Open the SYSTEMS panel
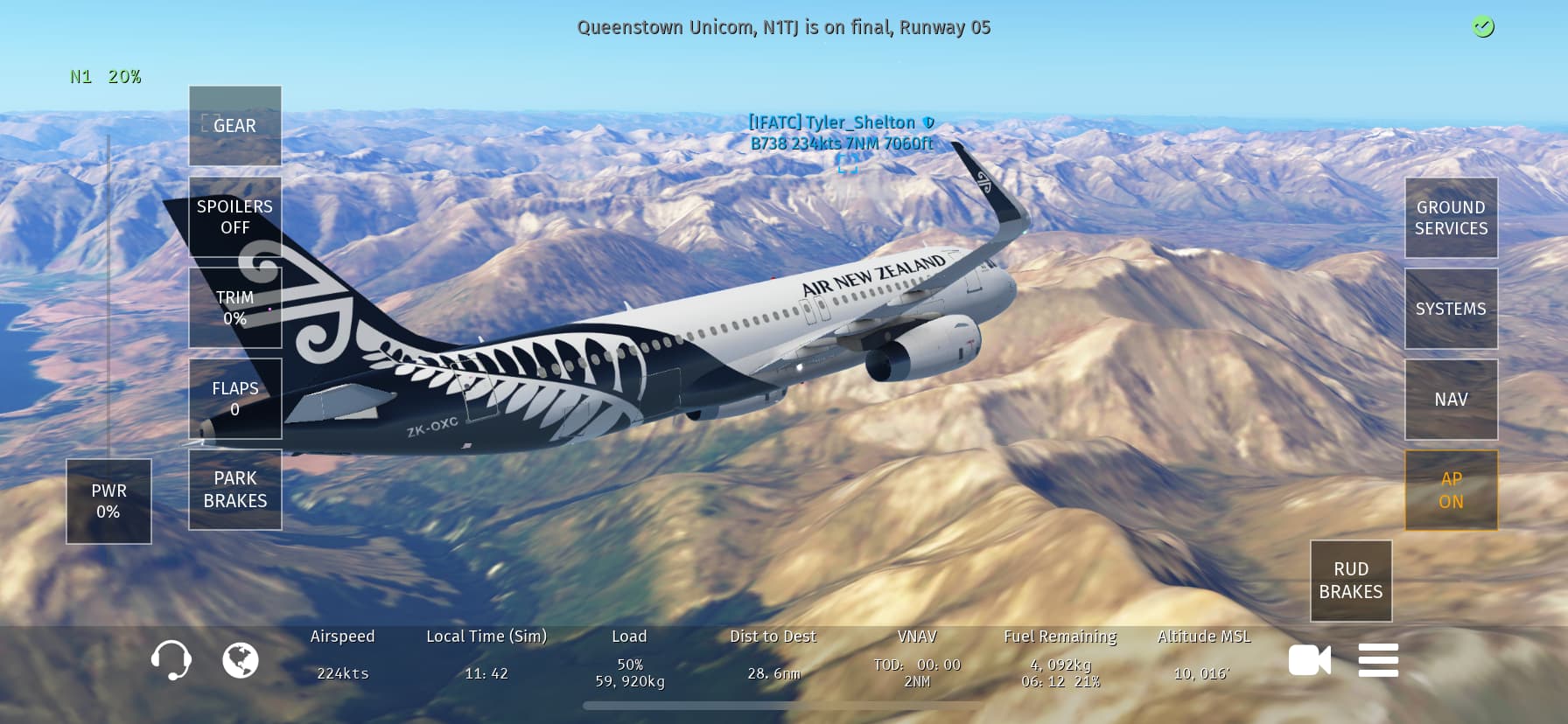This screenshot has width=1568, height=724. (1451, 309)
